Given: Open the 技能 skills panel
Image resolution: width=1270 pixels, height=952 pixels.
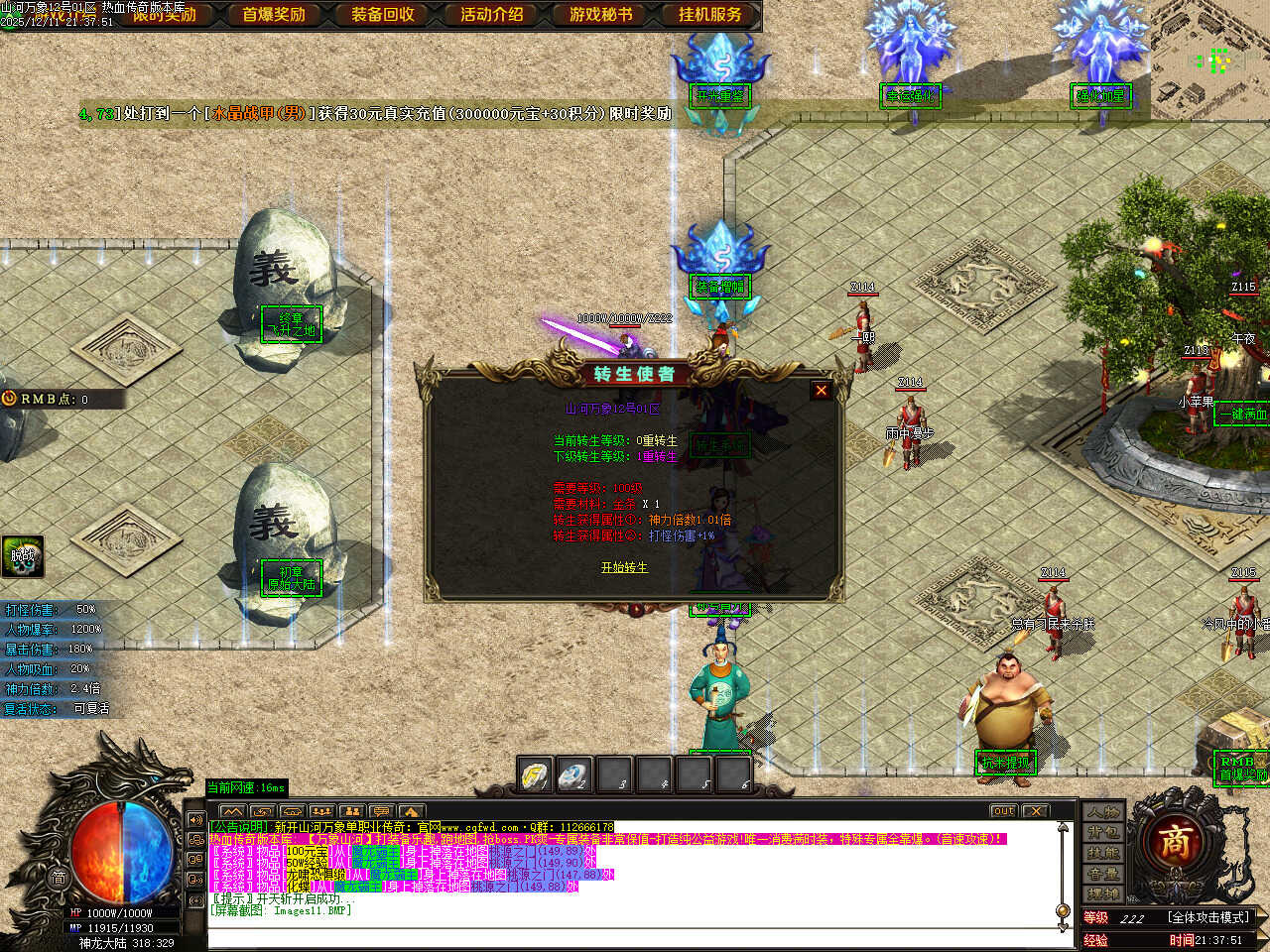Looking at the screenshot, I should pos(1102,854).
